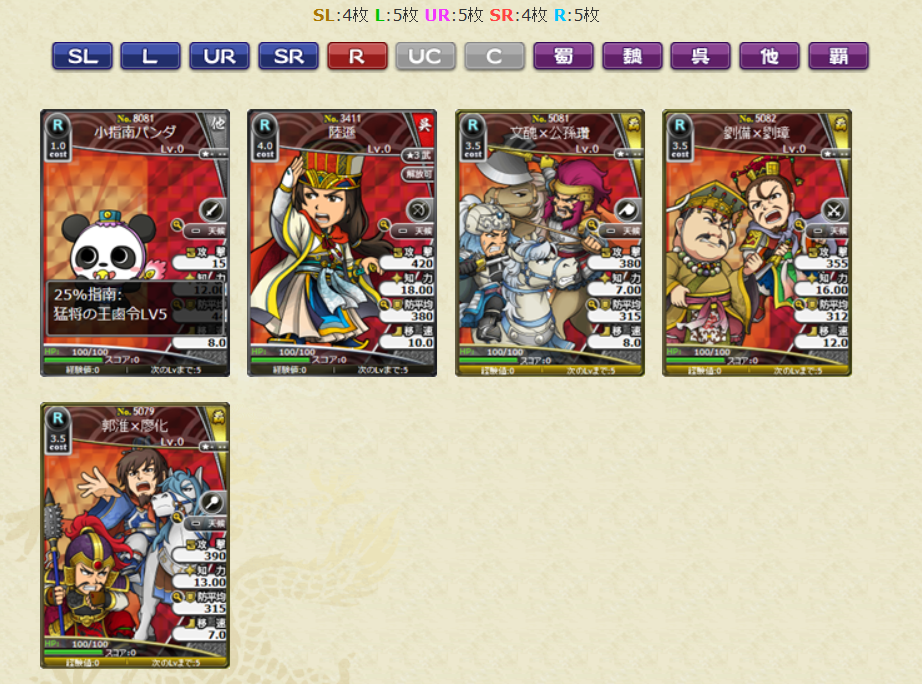This screenshot has width=922, height=684.
Task: Select the 呉 faction filter
Action: [x=700, y=56]
